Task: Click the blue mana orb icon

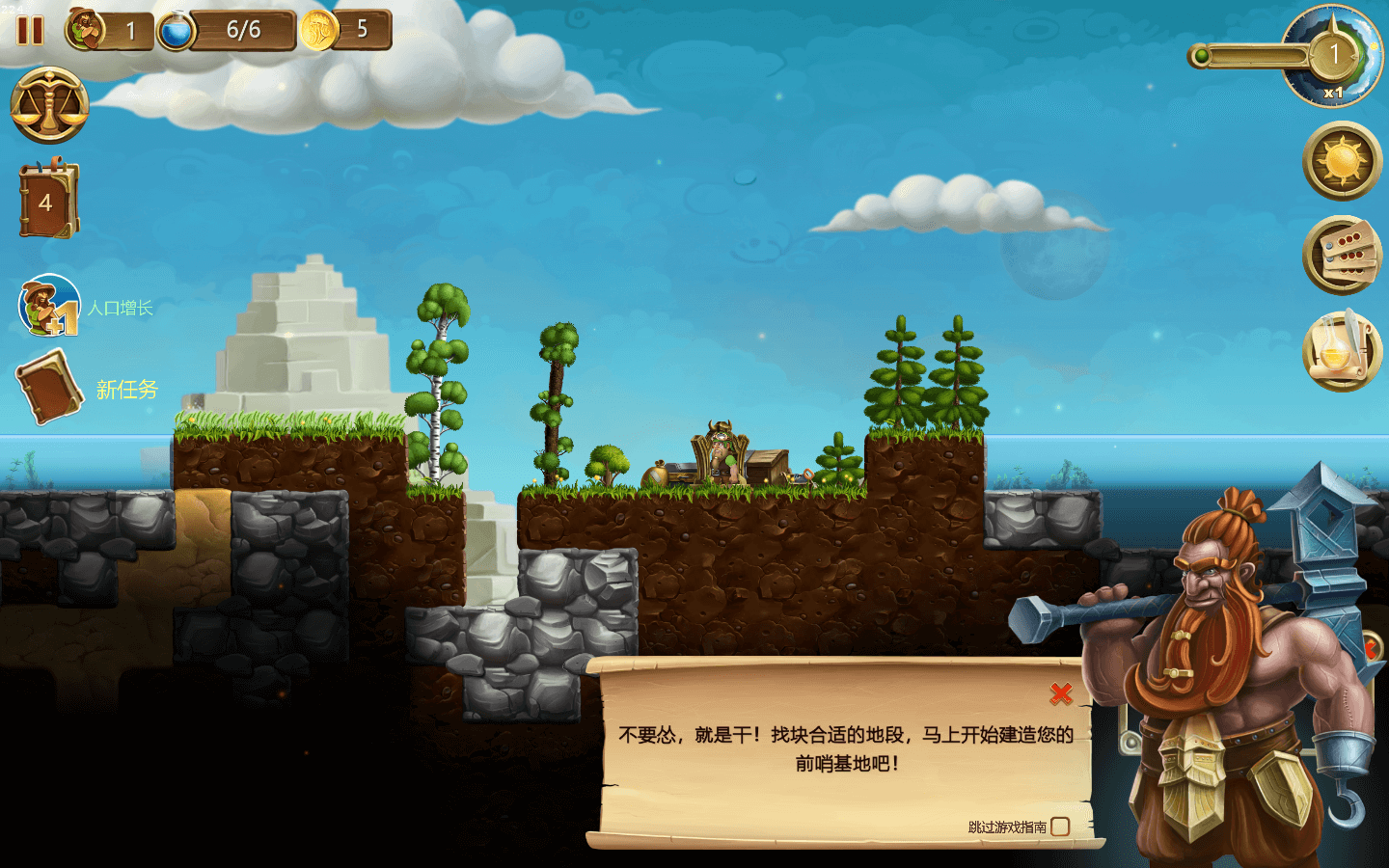Action: coord(176,31)
